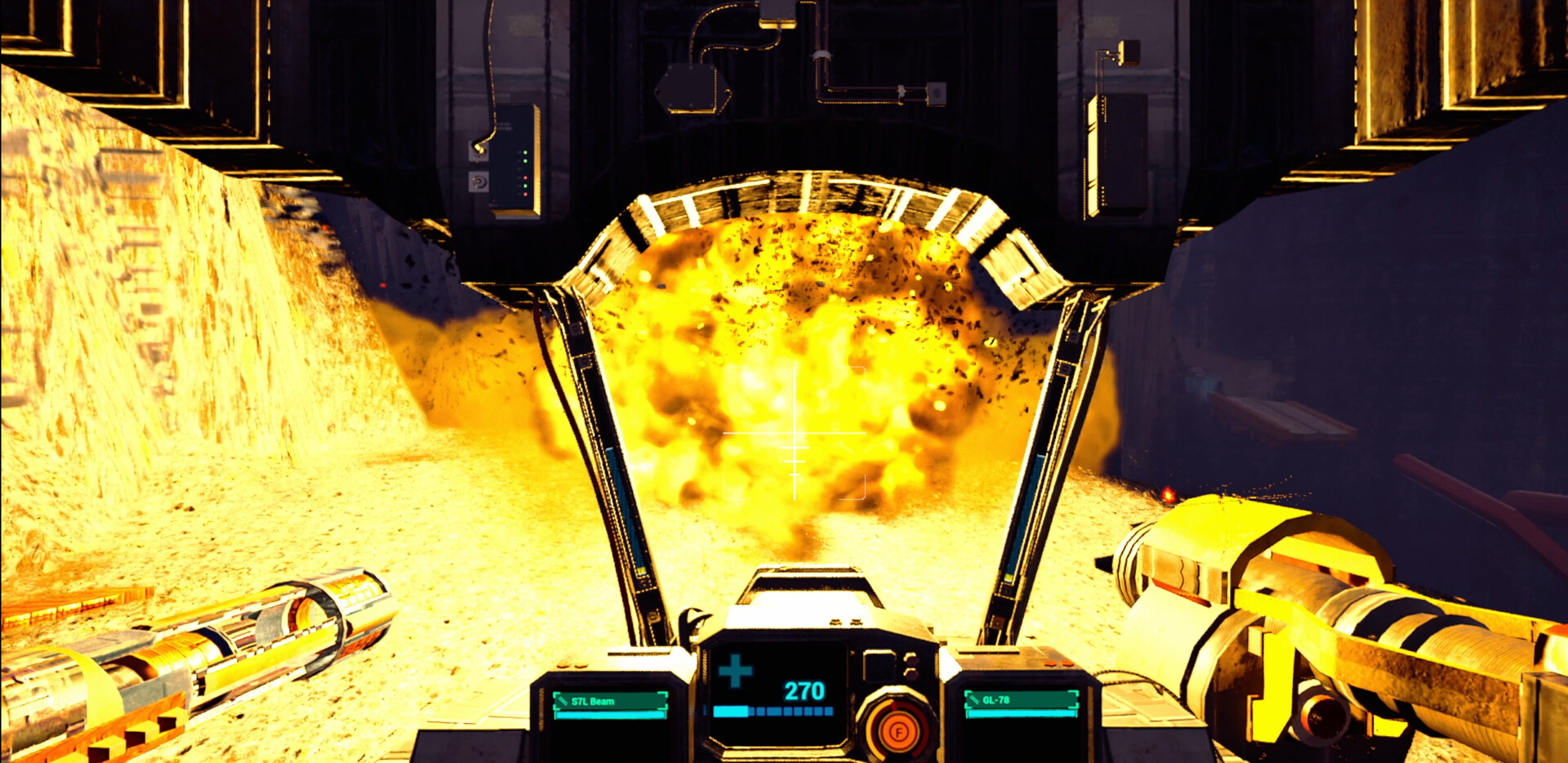This screenshot has width=1568, height=763.
Task: Click the upper hex bolt right of the F button
Action: coord(912,661)
